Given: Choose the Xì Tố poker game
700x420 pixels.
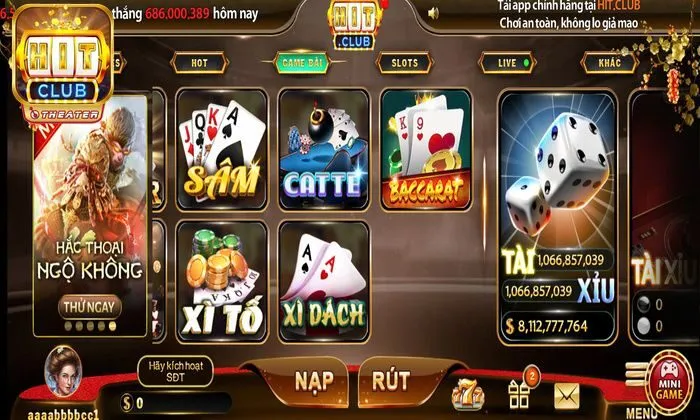Looking at the screenshot, I should [220, 278].
